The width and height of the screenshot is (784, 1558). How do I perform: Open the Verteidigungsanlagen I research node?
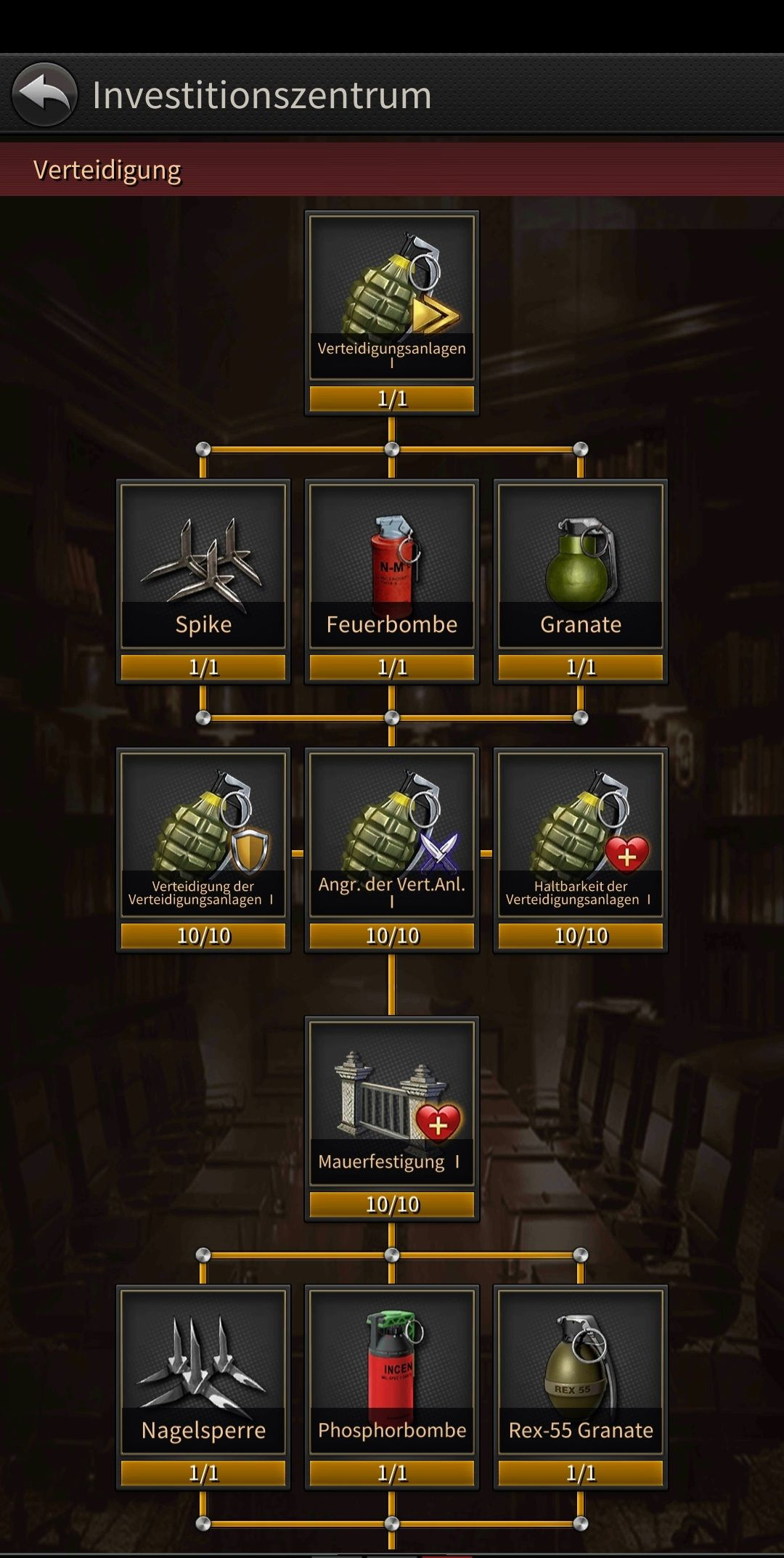pyautogui.click(x=392, y=298)
